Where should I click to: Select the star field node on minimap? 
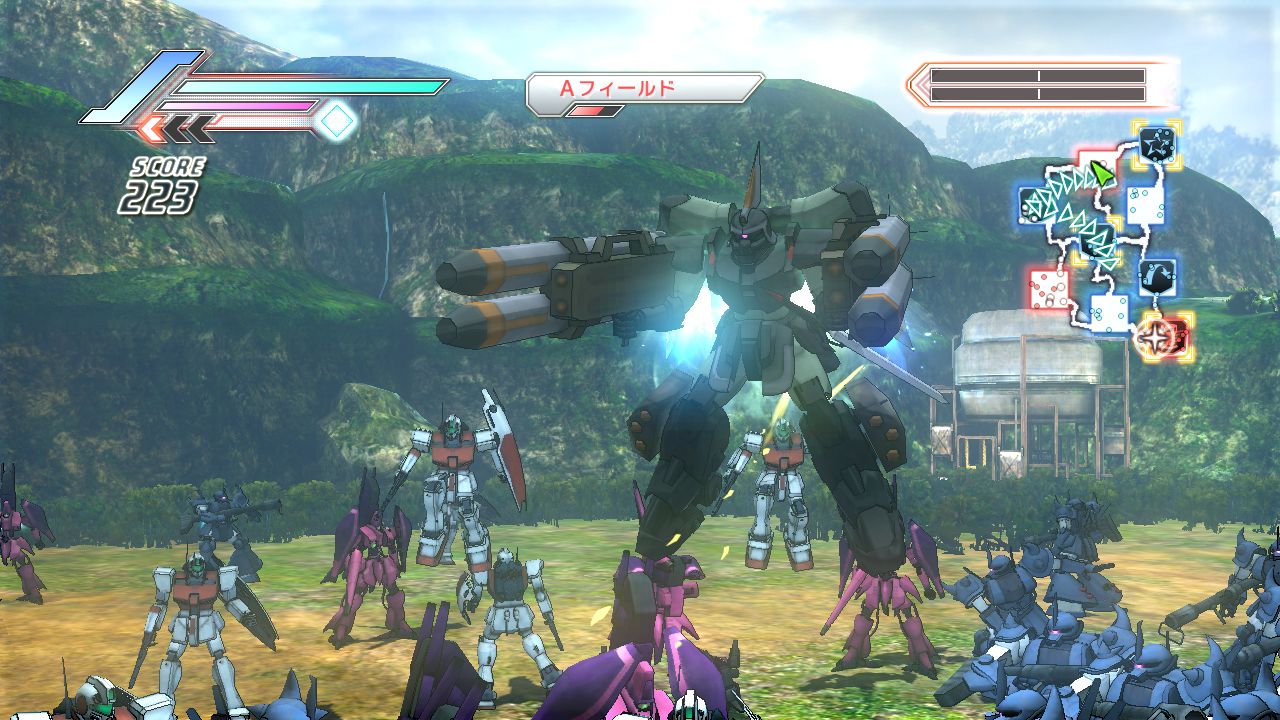pos(1157,143)
